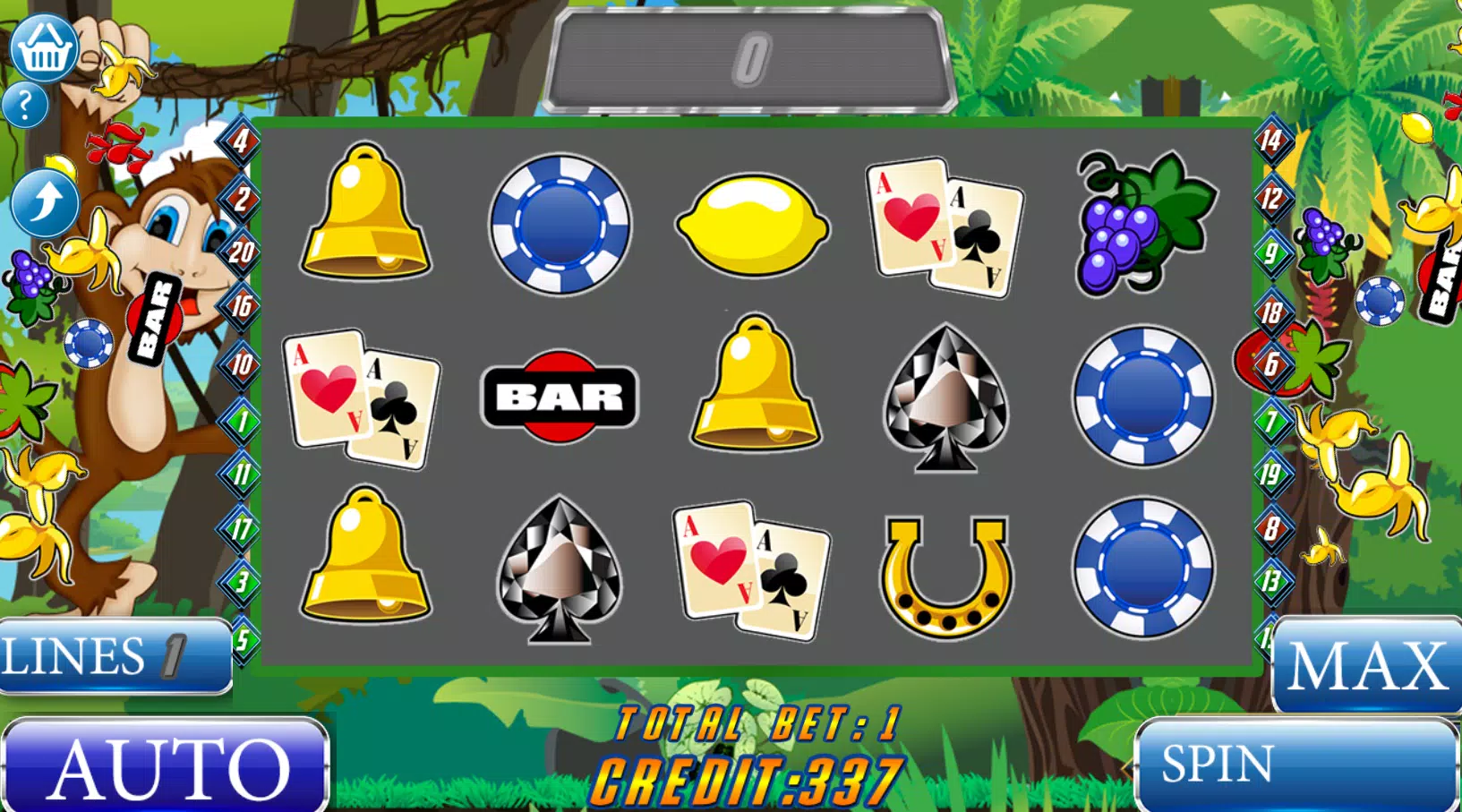Select payline marker number 14
The height and width of the screenshot is (812, 1462).
(x=1271, y=141)
